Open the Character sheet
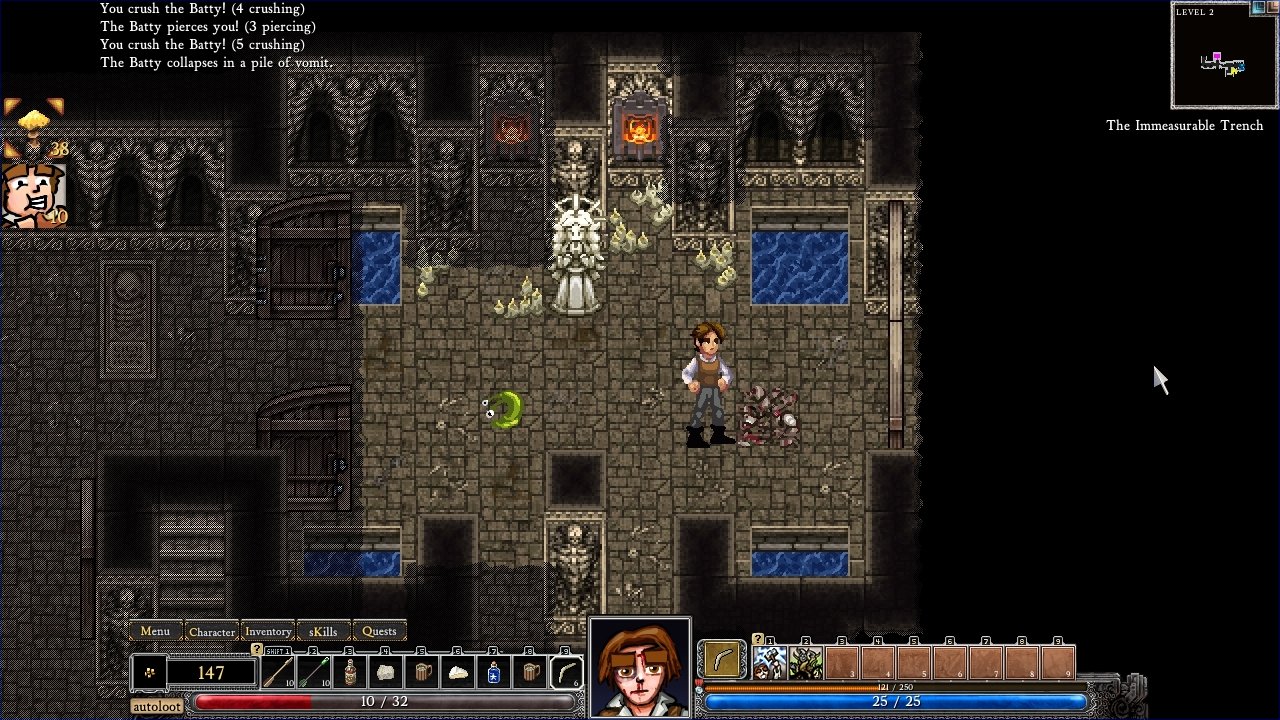 click(x=212, y=631)
